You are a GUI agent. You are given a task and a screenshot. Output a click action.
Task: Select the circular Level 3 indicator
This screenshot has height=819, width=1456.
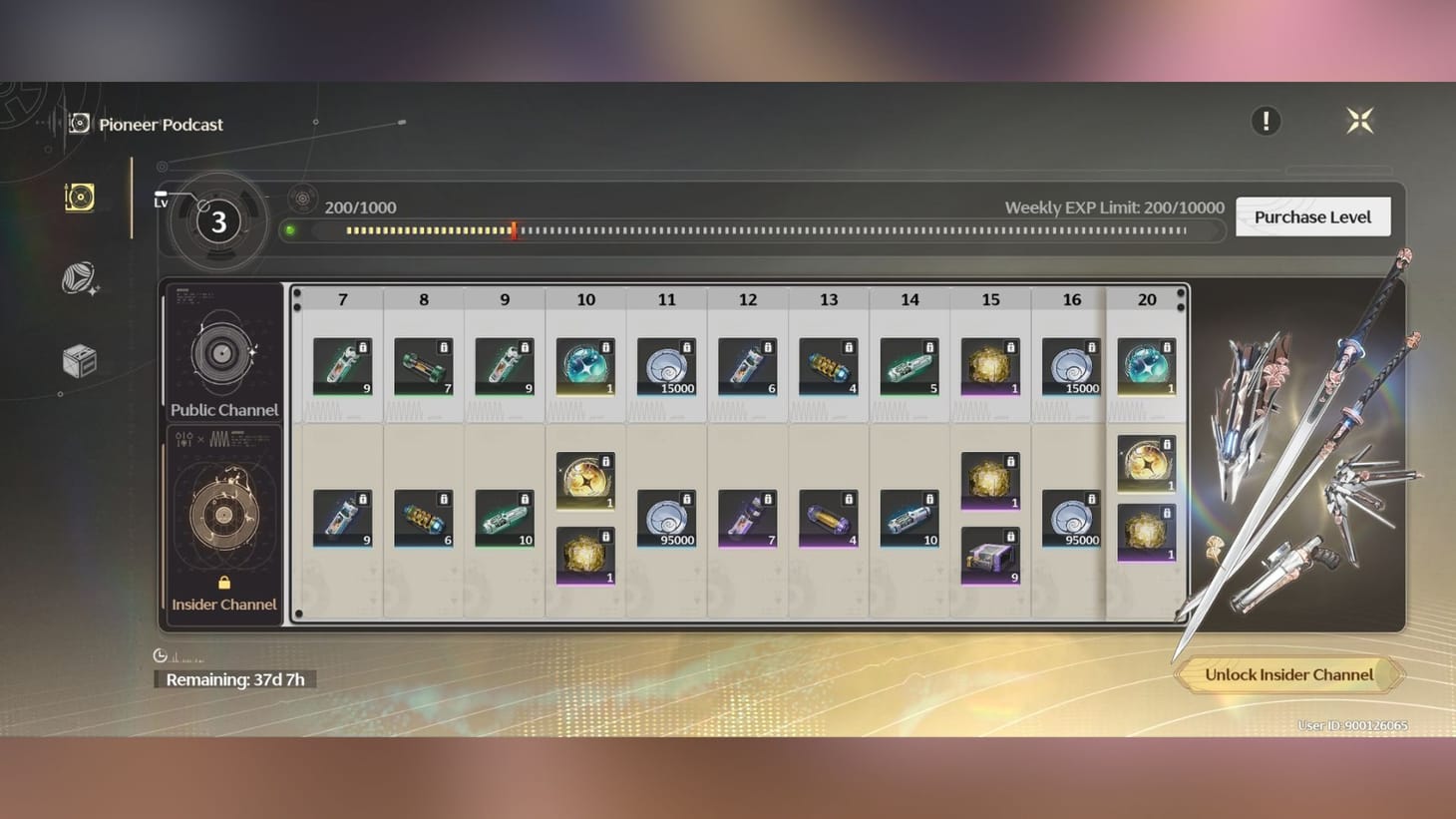[x=217, y=222]
